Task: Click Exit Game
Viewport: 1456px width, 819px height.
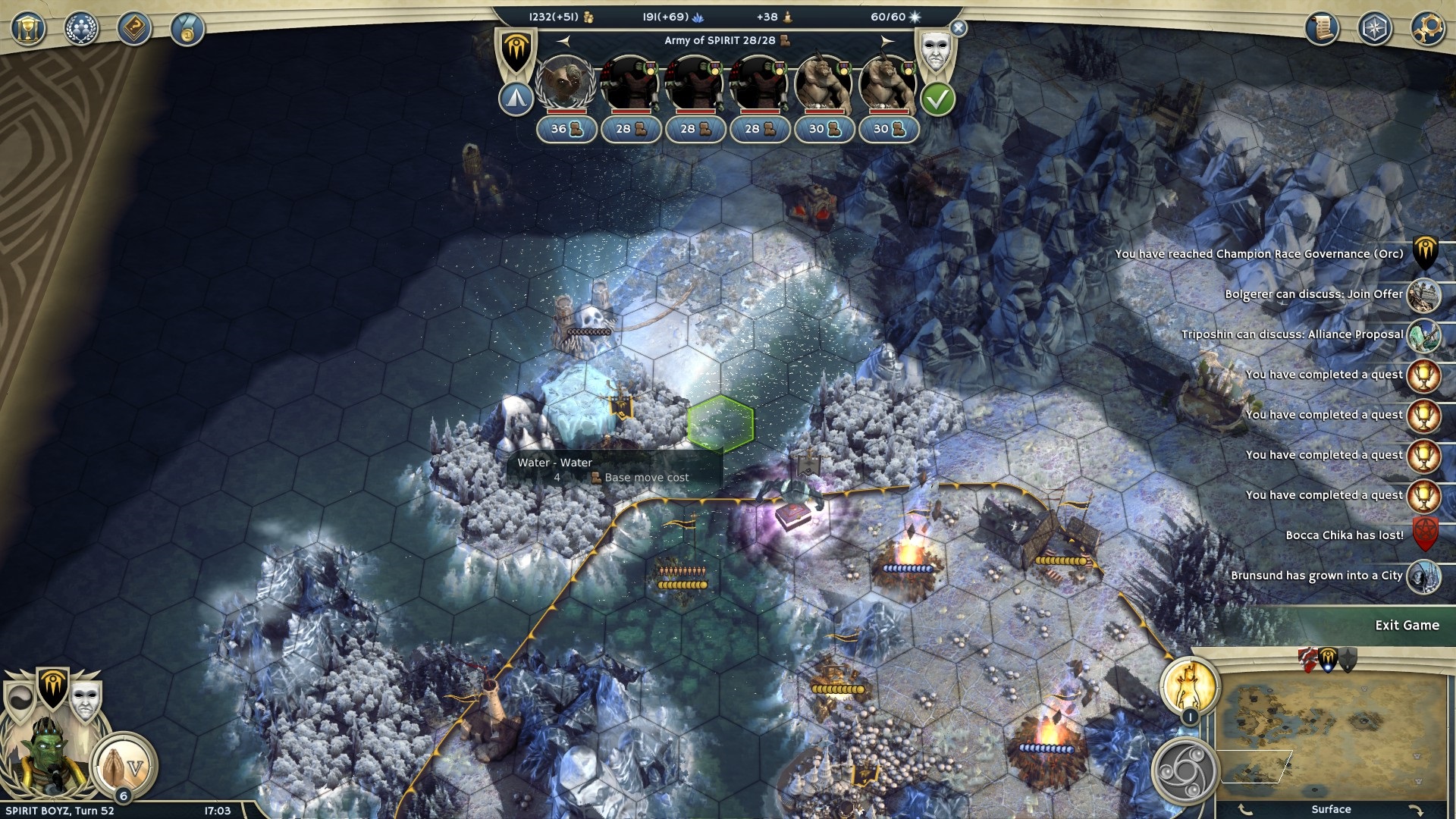Action: 1407,626
